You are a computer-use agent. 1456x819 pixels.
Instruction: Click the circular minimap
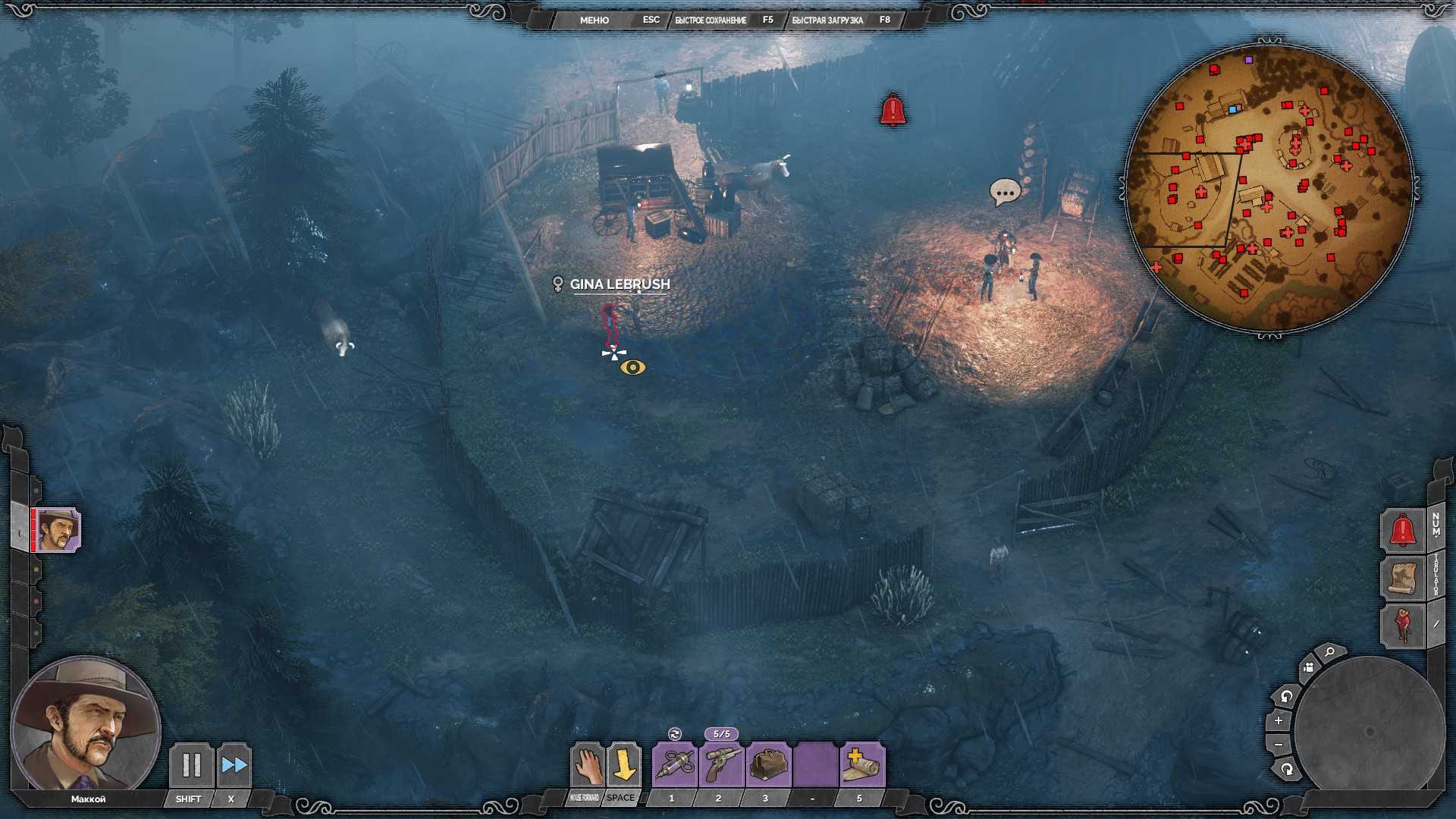1269,187
